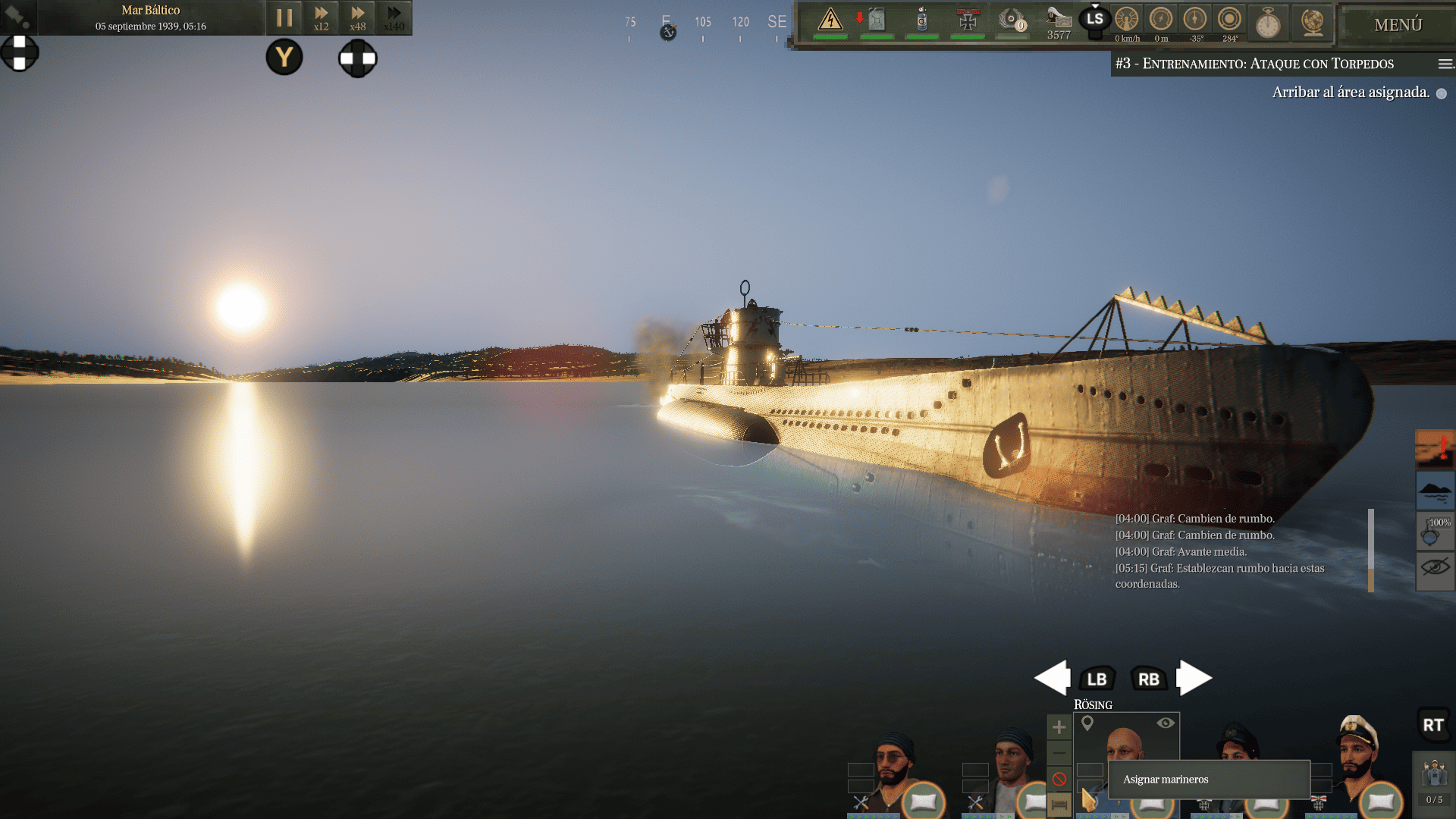Click the speed telegraph gauge
This screenshot has width=1456, height=819.
coord(1127,20)
